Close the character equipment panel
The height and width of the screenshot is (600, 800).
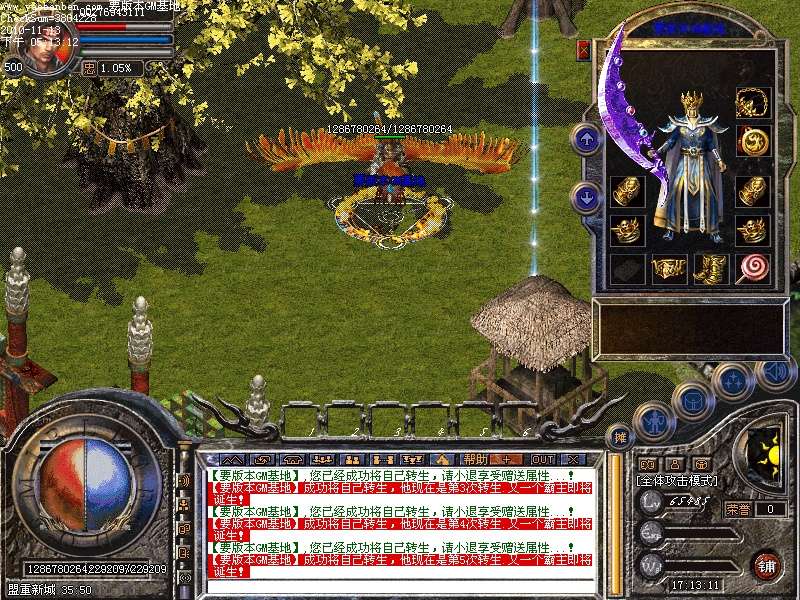(584, 49)
